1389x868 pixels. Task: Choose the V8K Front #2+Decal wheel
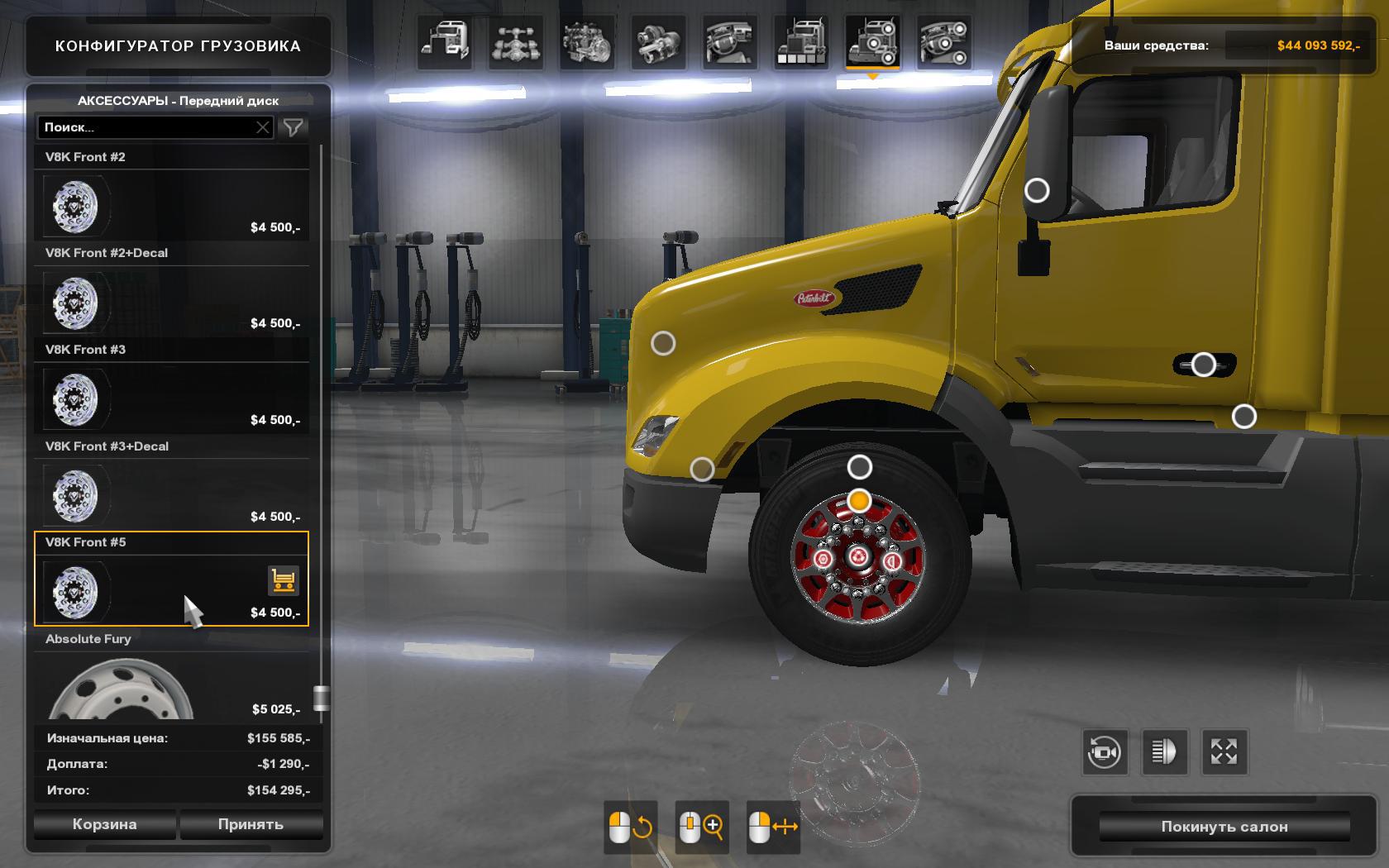171,303
